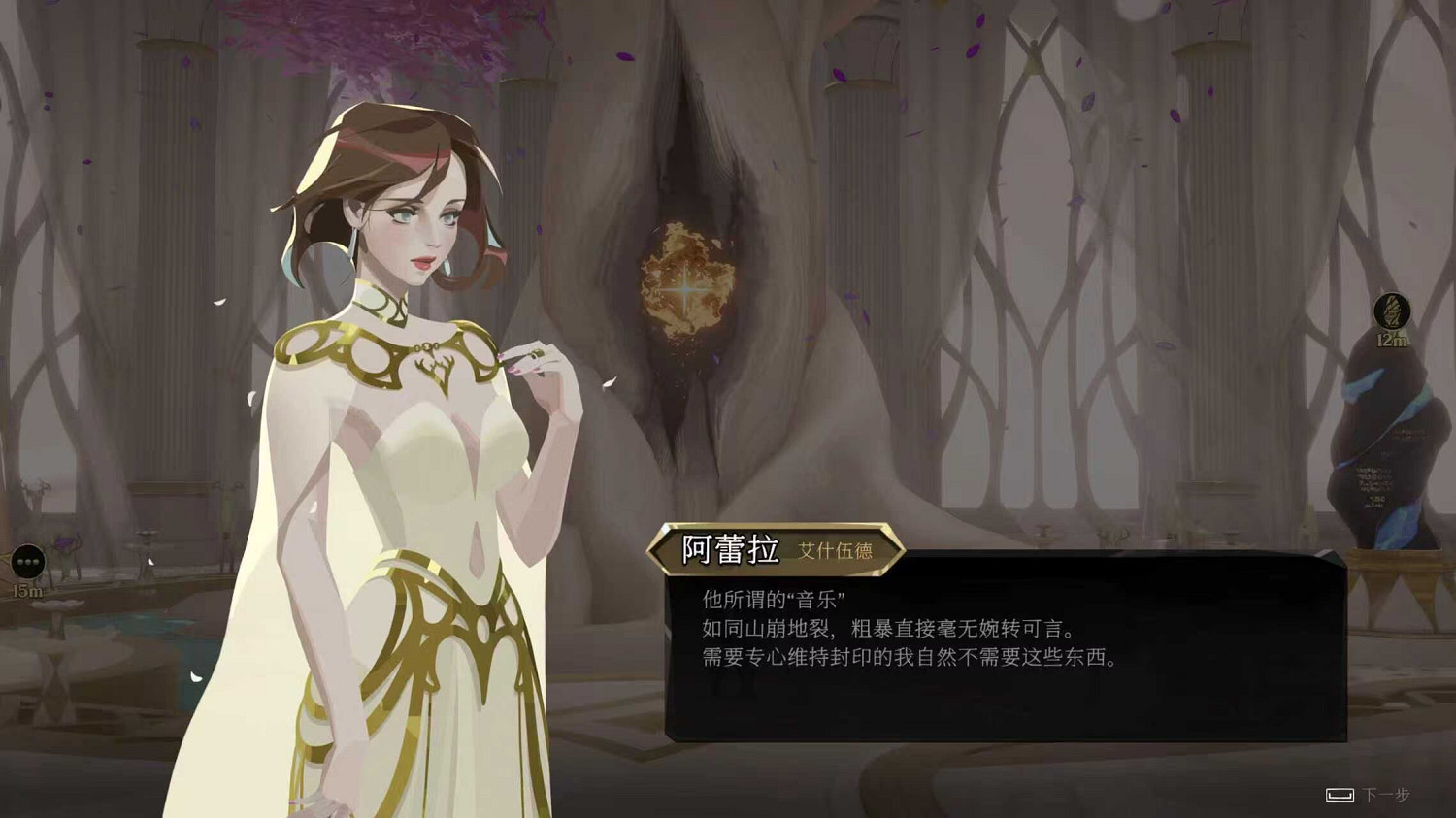Click the scroll emblem above the dark monolith
The width and height of the screenshot is (1456, 818).
[x=1392, y=311]
